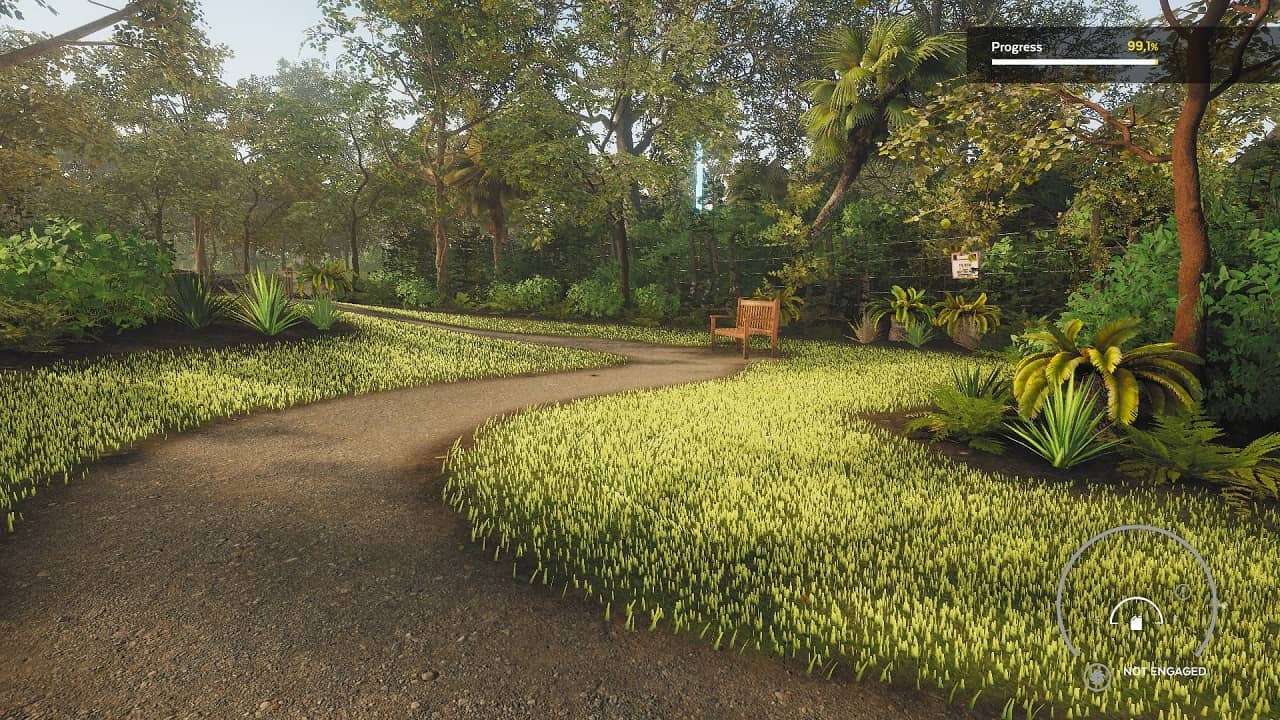Click the fuel can gauge icon

[1136, 622]
